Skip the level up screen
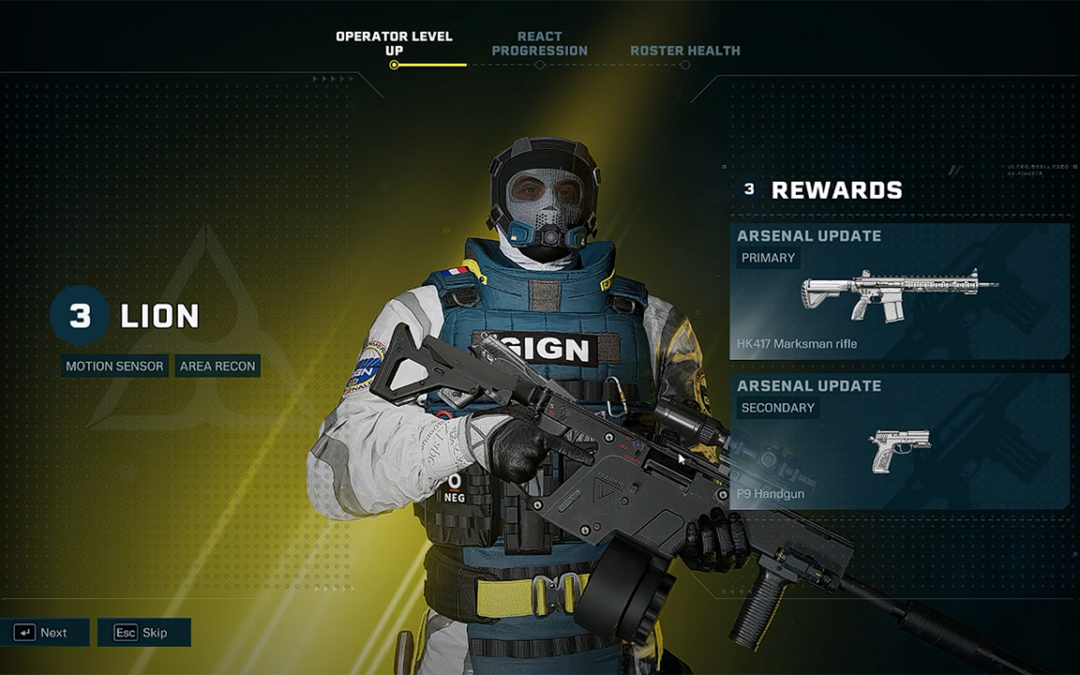The width and height of the screenshot is (1080, 675). click(x=143, y=632)
